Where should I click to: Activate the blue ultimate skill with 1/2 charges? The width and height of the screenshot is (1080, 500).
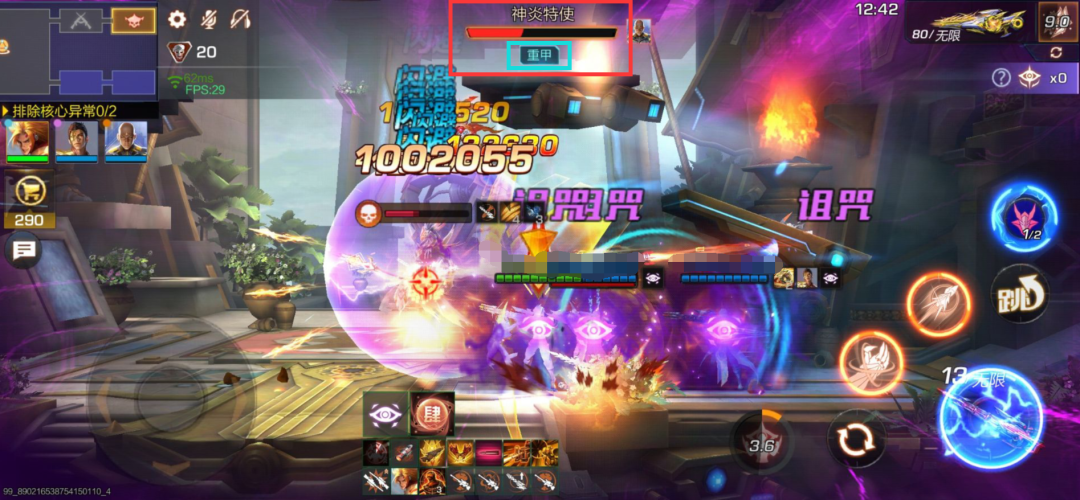pos(1024,217)
